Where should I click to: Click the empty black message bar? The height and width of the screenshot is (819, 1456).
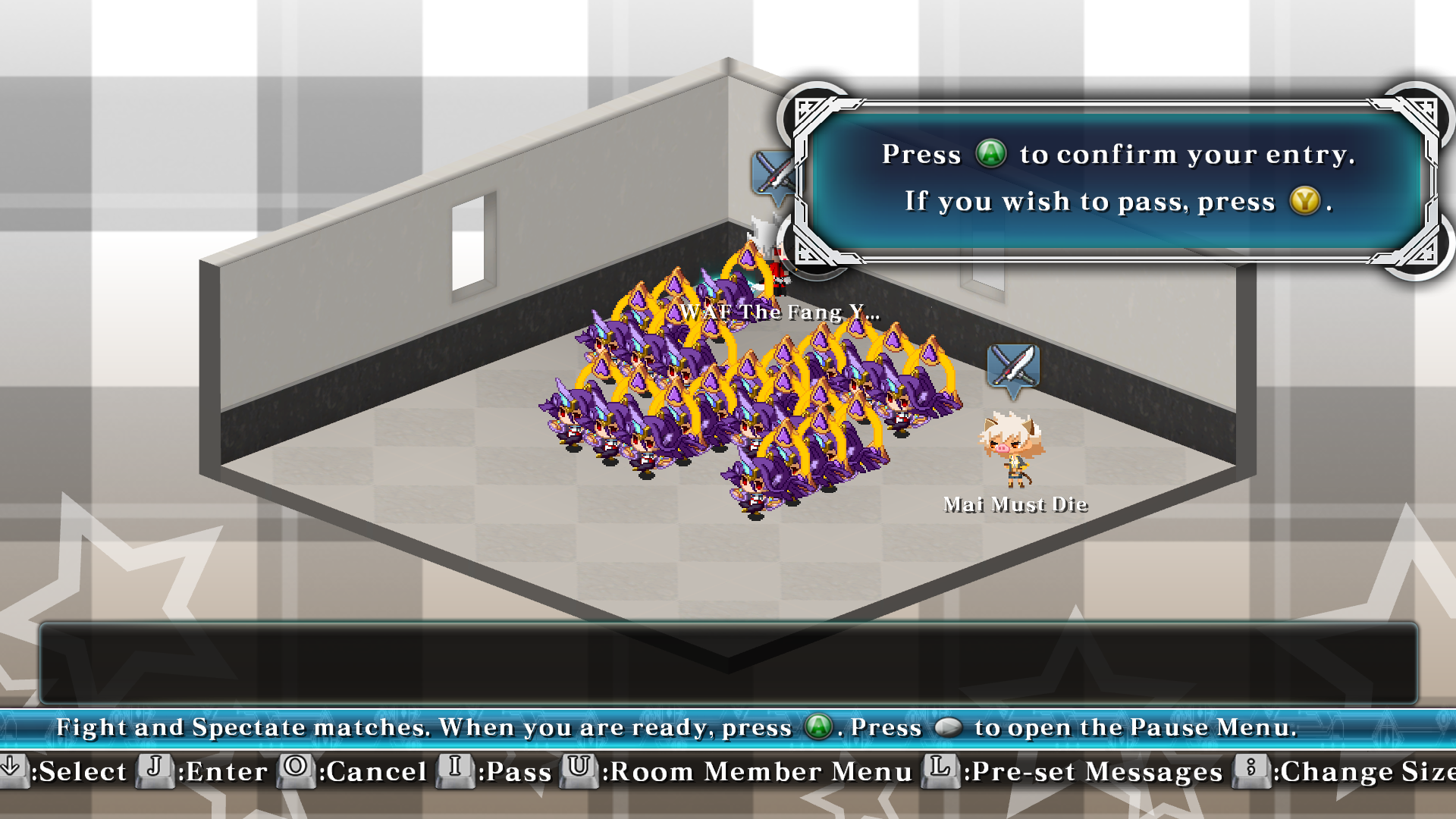[728, 663]
